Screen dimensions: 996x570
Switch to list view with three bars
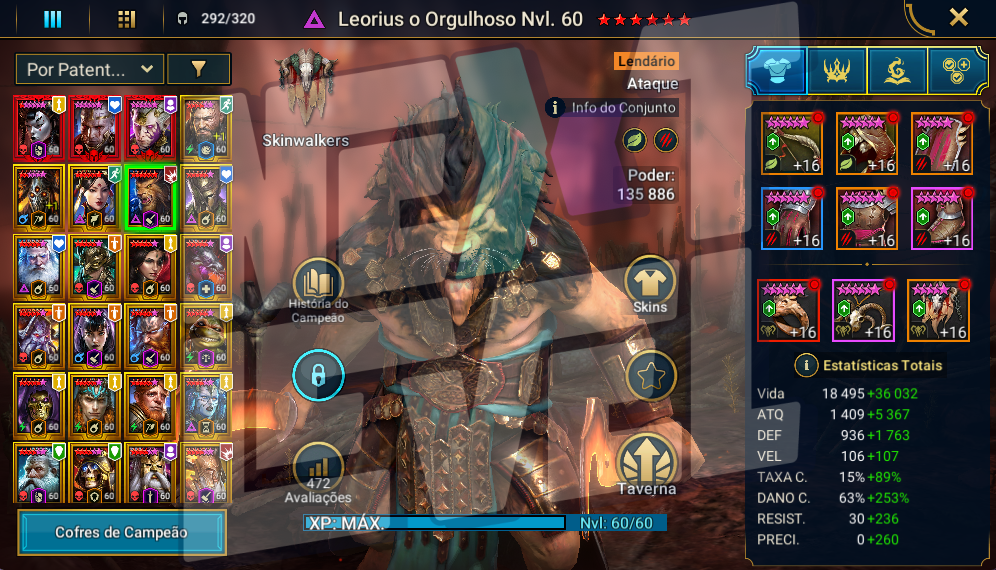click(52, 19)
